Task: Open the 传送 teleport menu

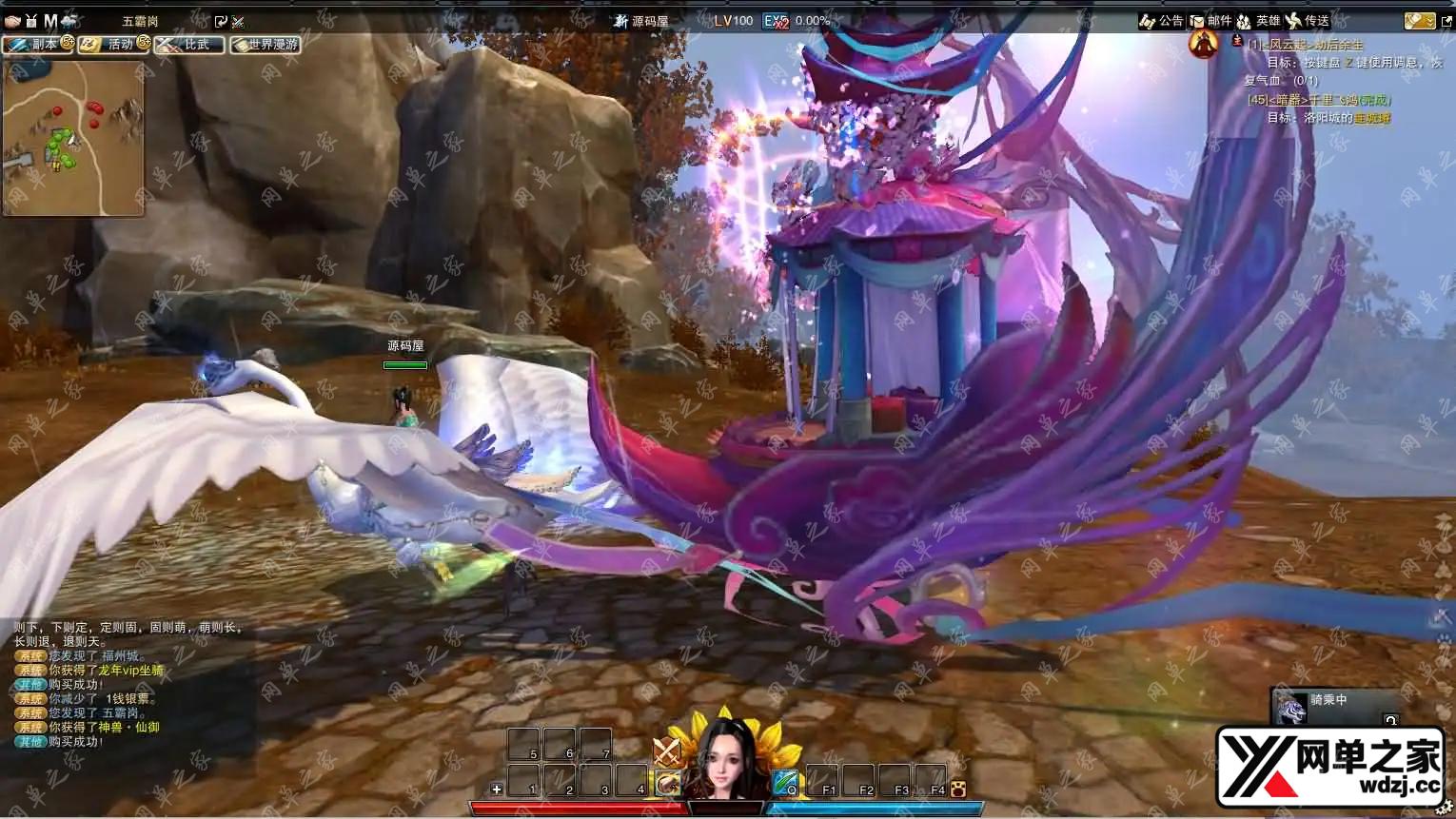Action: click(x=1308, y=21)
